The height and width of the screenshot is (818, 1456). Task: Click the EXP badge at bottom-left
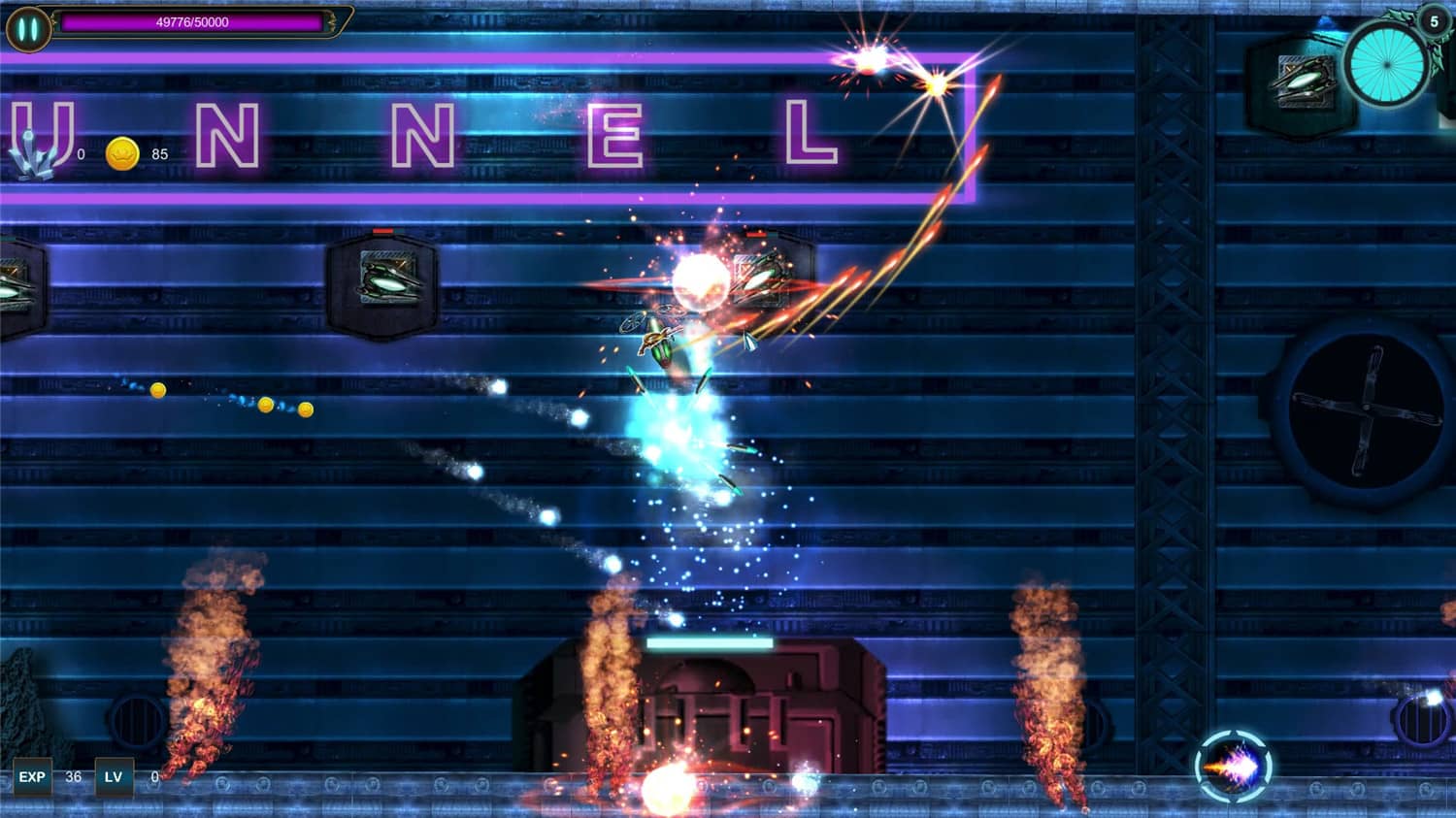(x=33, y=776)
